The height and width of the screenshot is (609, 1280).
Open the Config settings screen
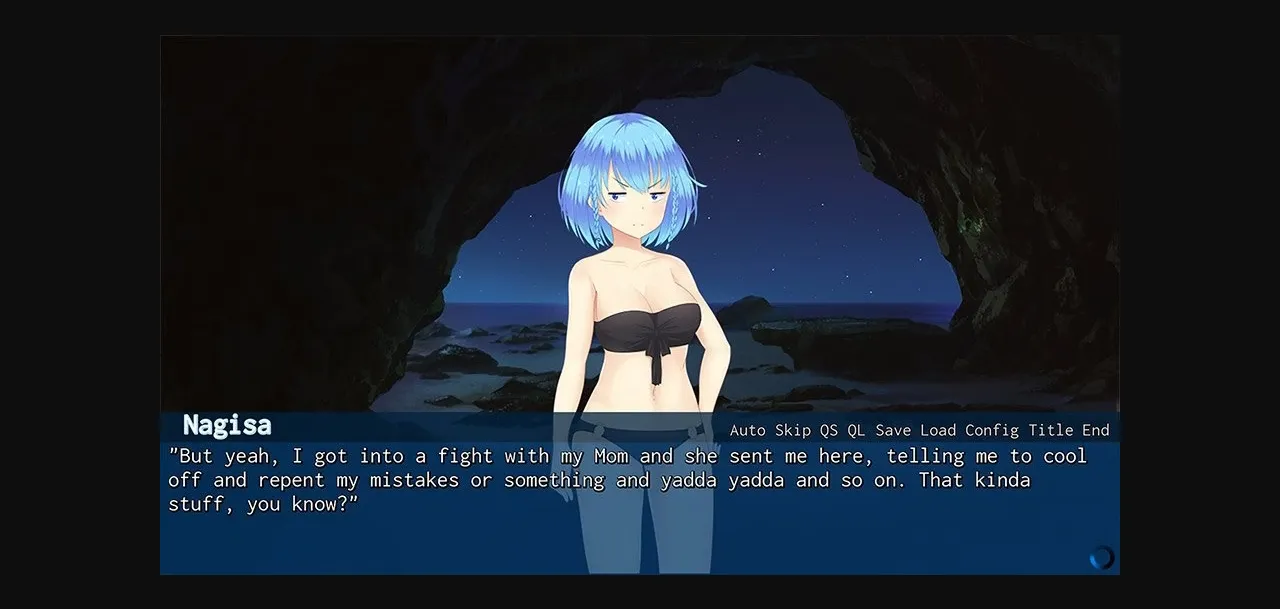pyautogui.click(x=992, y=430)
